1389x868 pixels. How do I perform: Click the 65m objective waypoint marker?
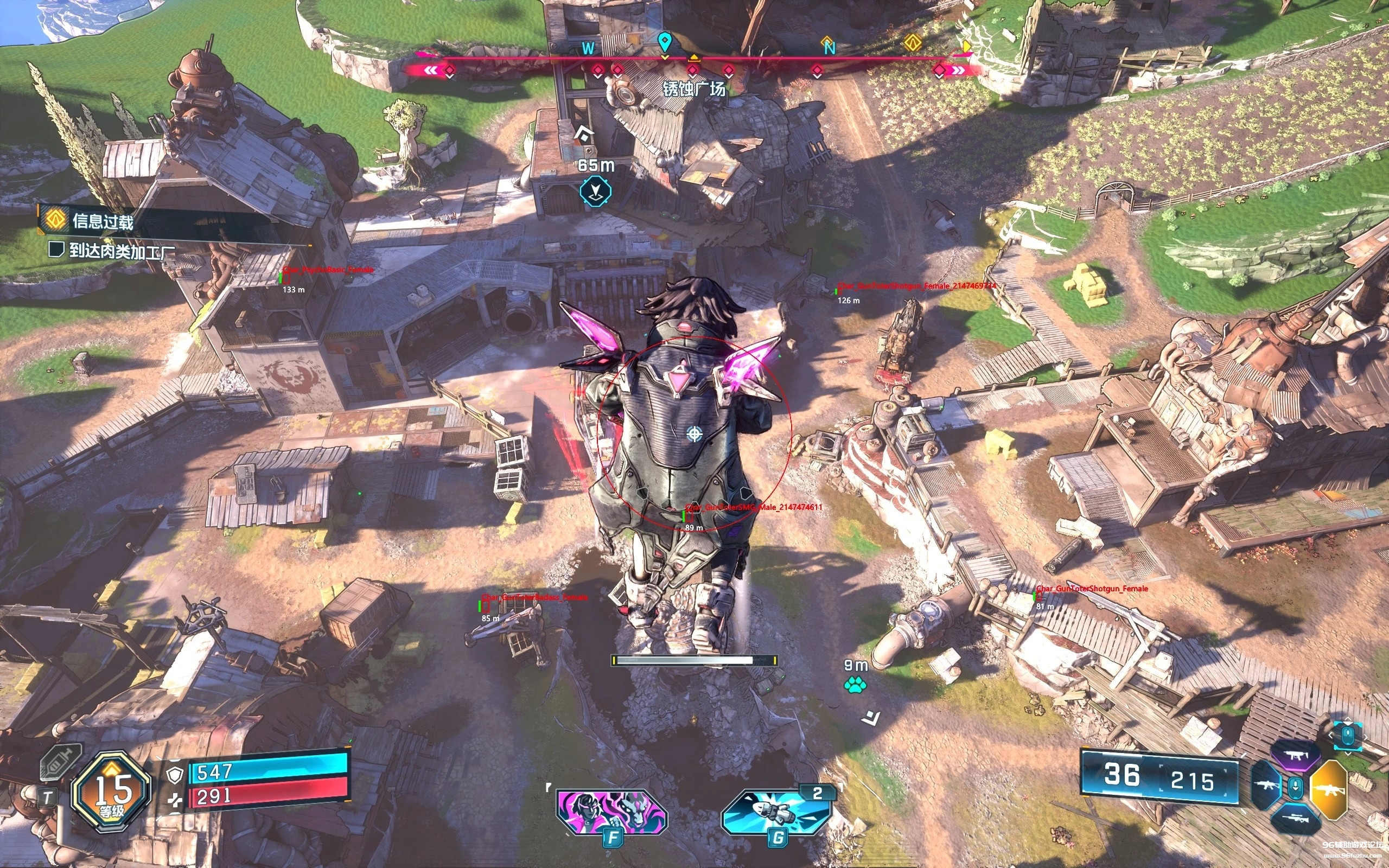tap(595, 191)
